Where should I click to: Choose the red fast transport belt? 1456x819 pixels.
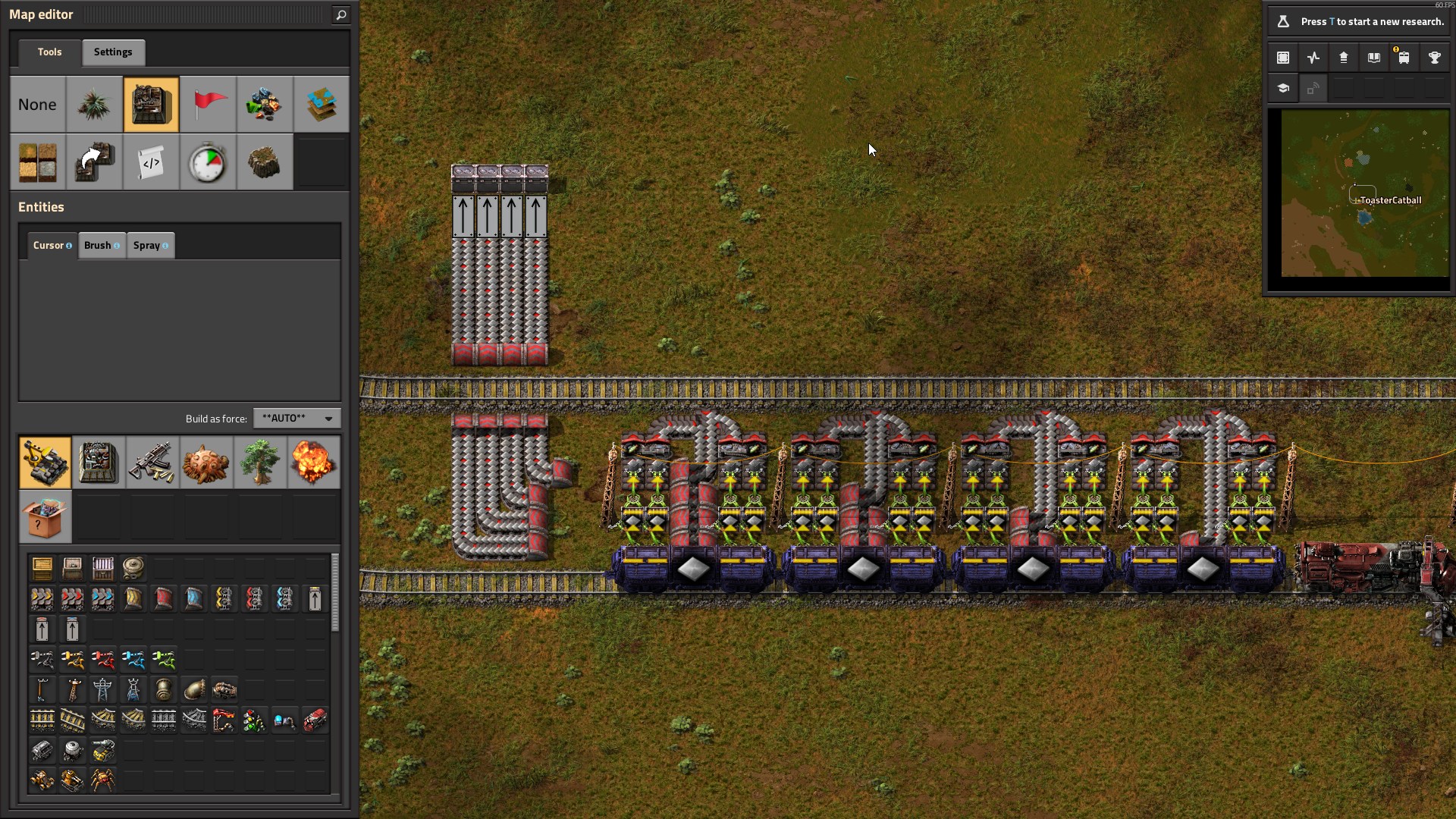tap(73, 598)
